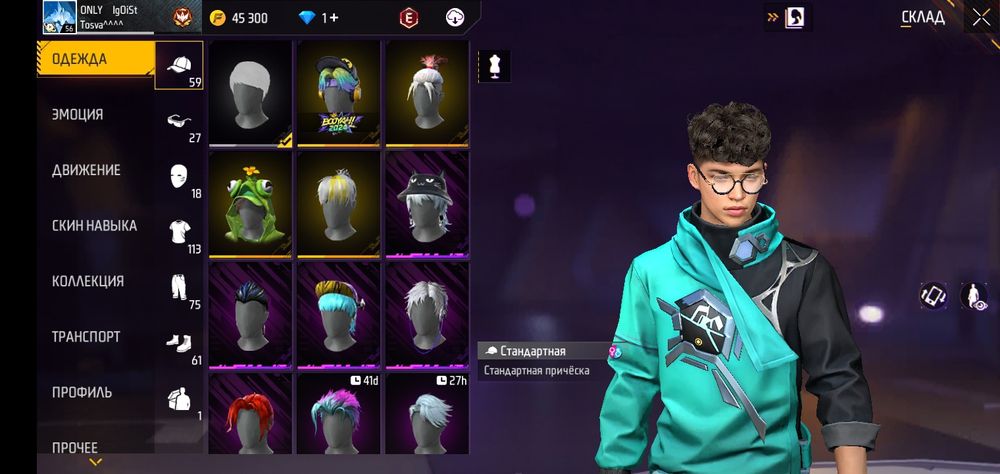Add more diamonds with the plus button
The width and height of the screenshot is (1000, 474).
coord(334,18)
